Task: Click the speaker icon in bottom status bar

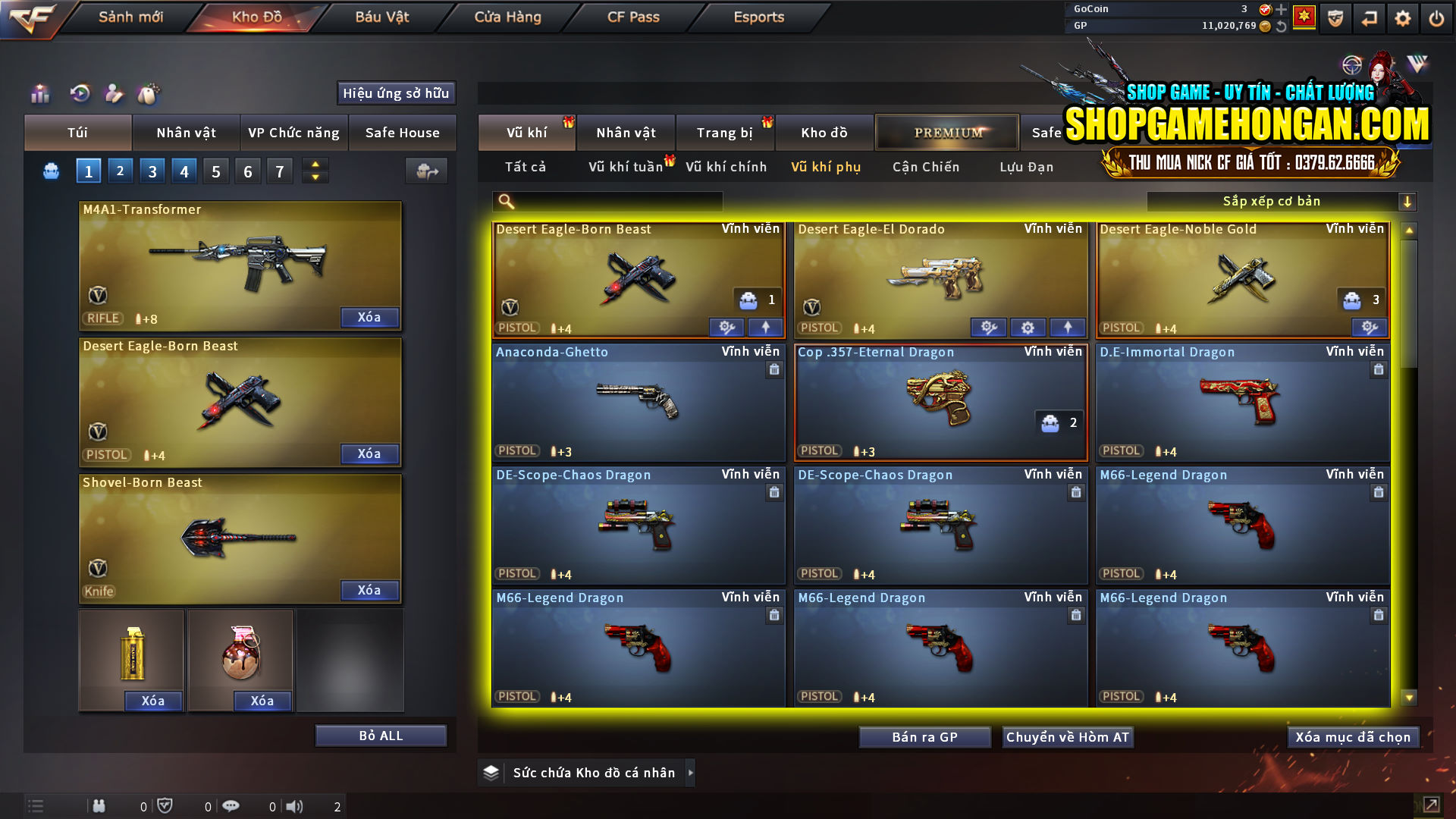Action: coord(295,806)
